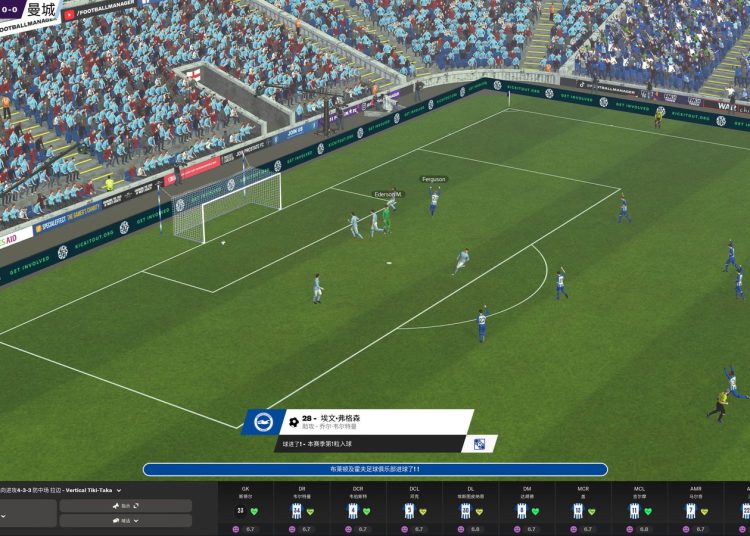Select the AMR player card
The height and width of the screenshot is (536, 750).
(695, 508)
